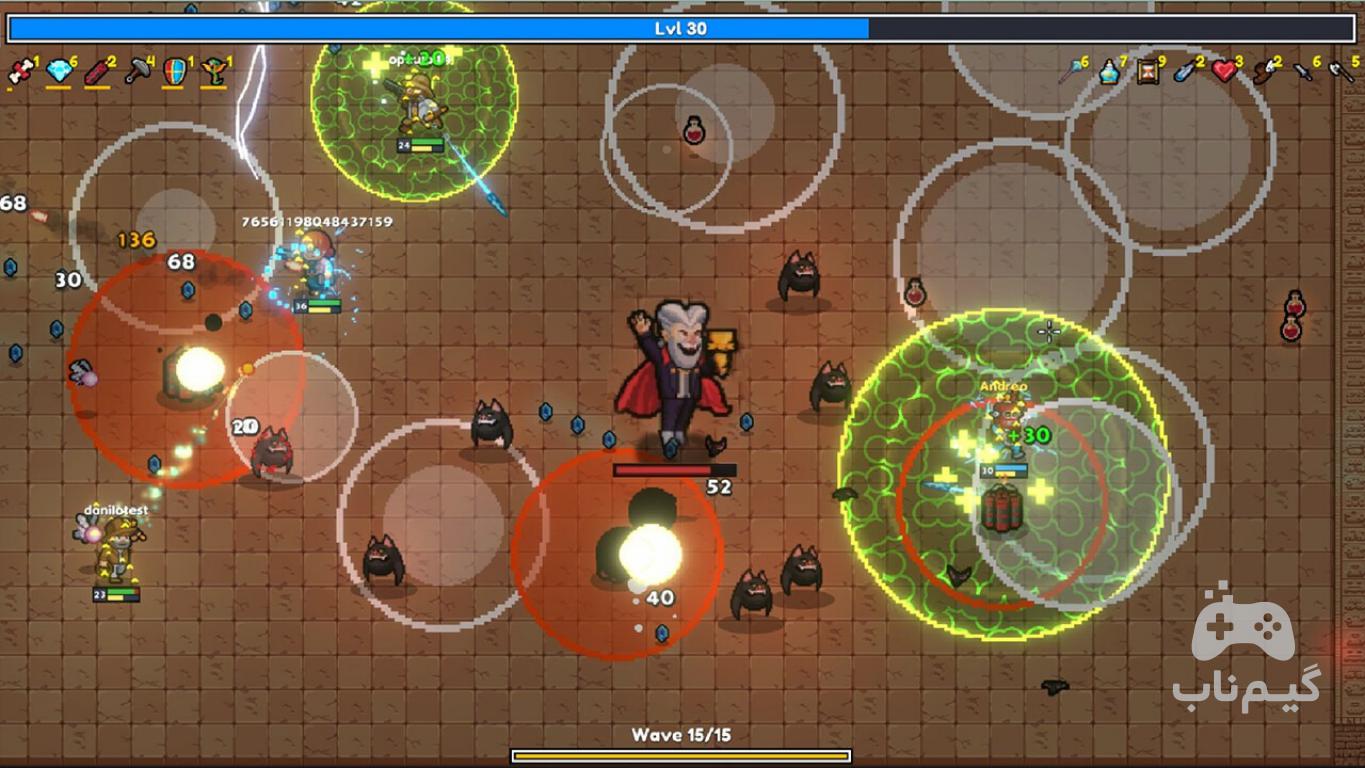Viewport: 1365px width, 768px height.
Task: Select the blue diamond icon
Action: coord(58,71)
